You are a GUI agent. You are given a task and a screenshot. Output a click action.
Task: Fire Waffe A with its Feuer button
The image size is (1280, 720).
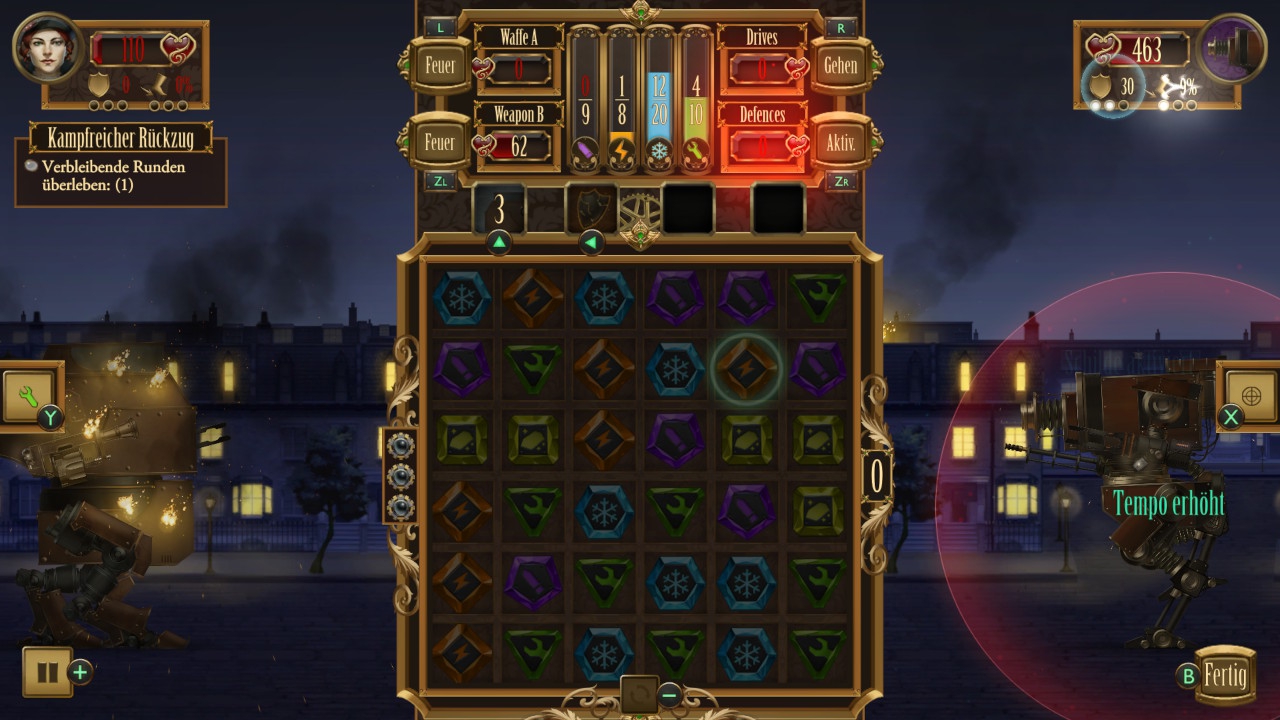440,66
